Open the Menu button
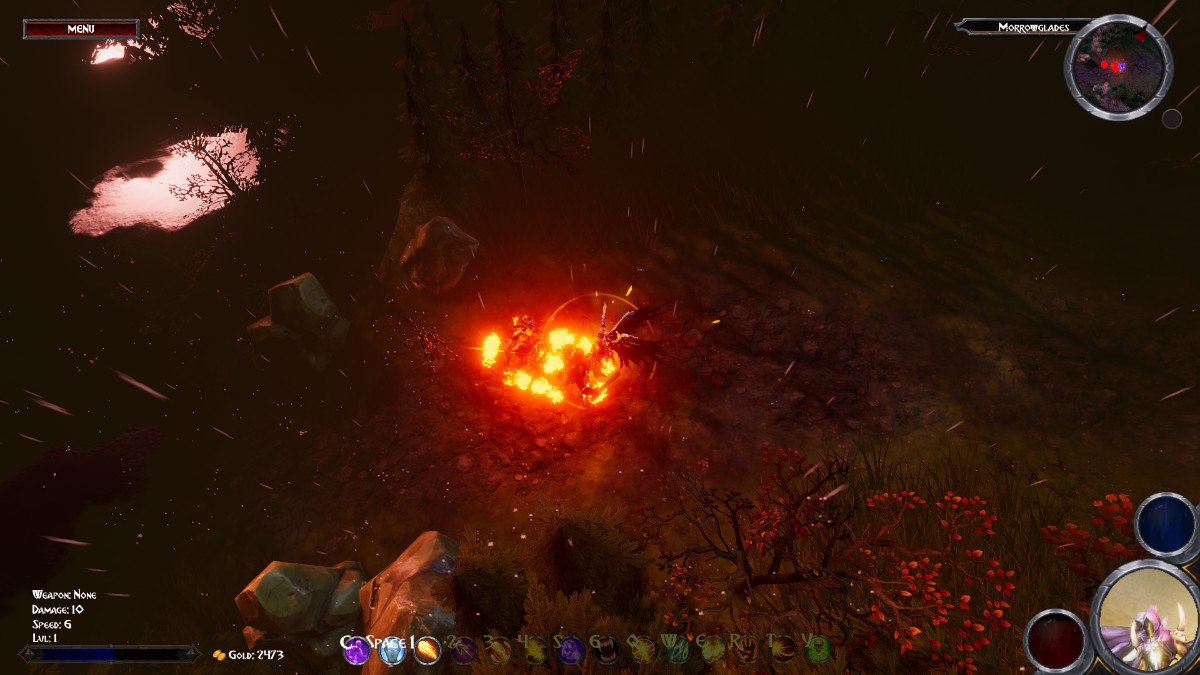Image resolution: width=1200 pixels, height=675 pixels. [x=81, y=29]
